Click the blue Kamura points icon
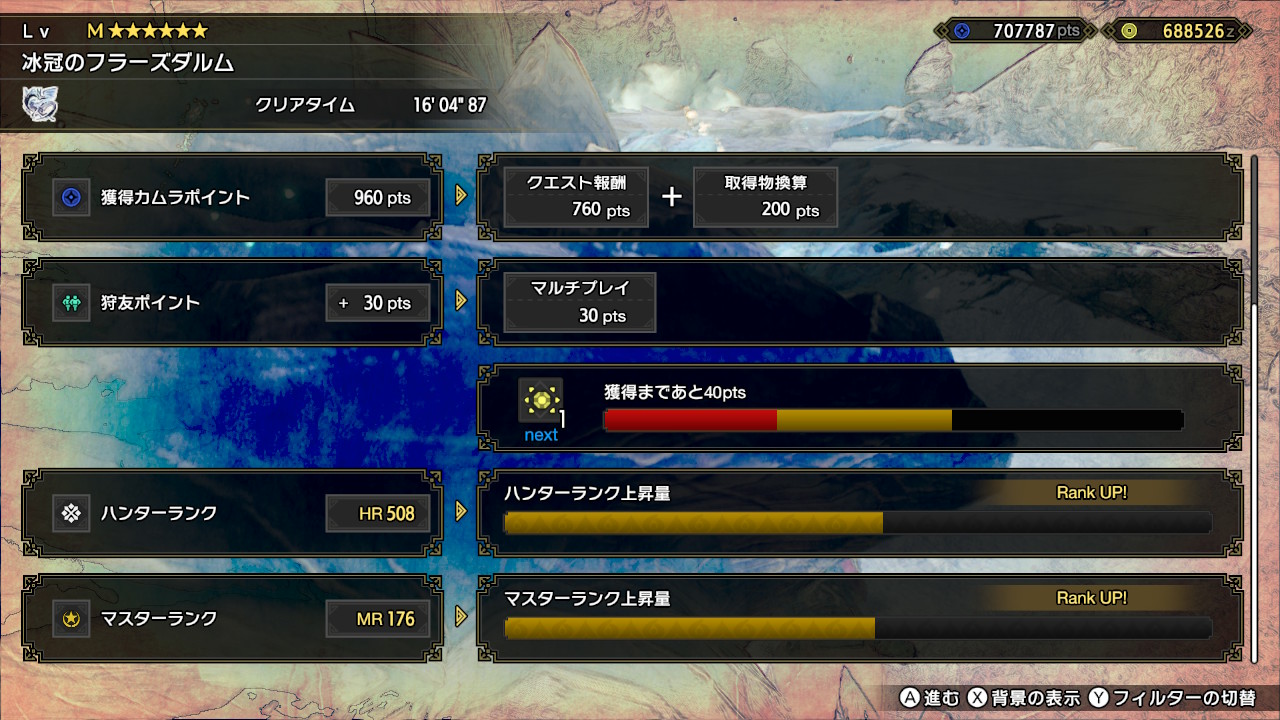The width and height of the screenshot is (1280, 720). coord(70,197)
